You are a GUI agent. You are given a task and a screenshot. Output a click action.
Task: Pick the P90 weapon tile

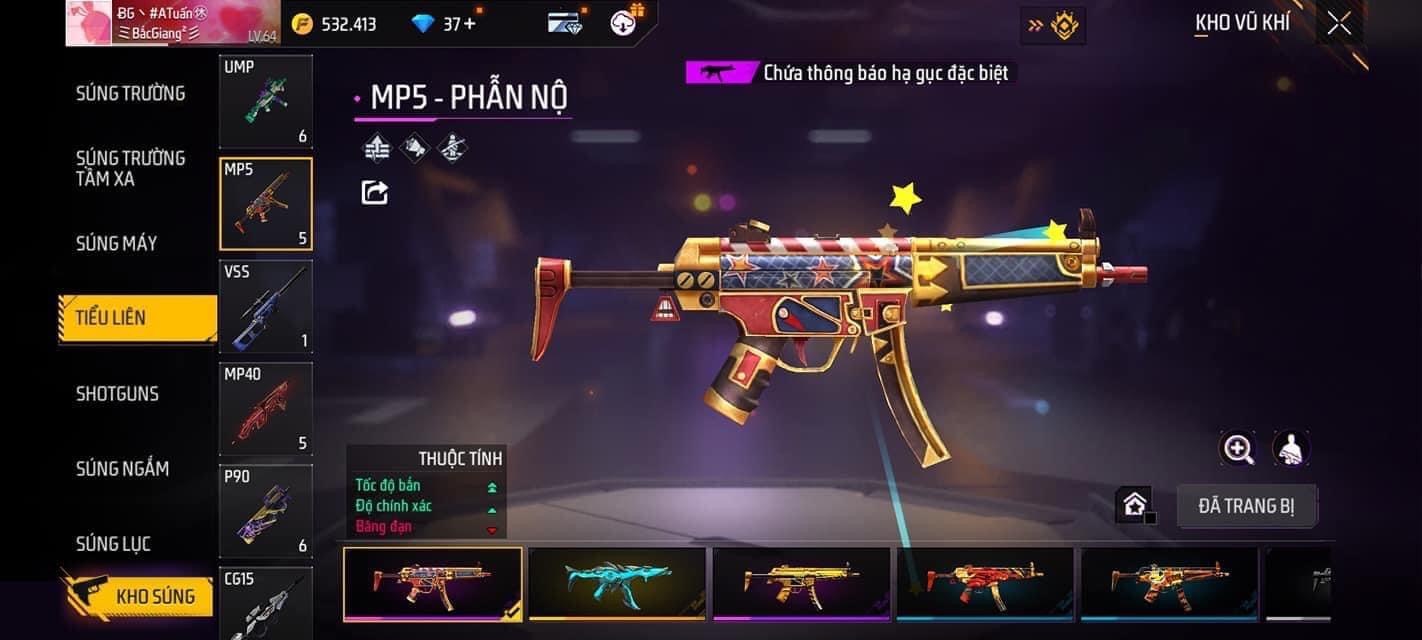pos(265,510)
